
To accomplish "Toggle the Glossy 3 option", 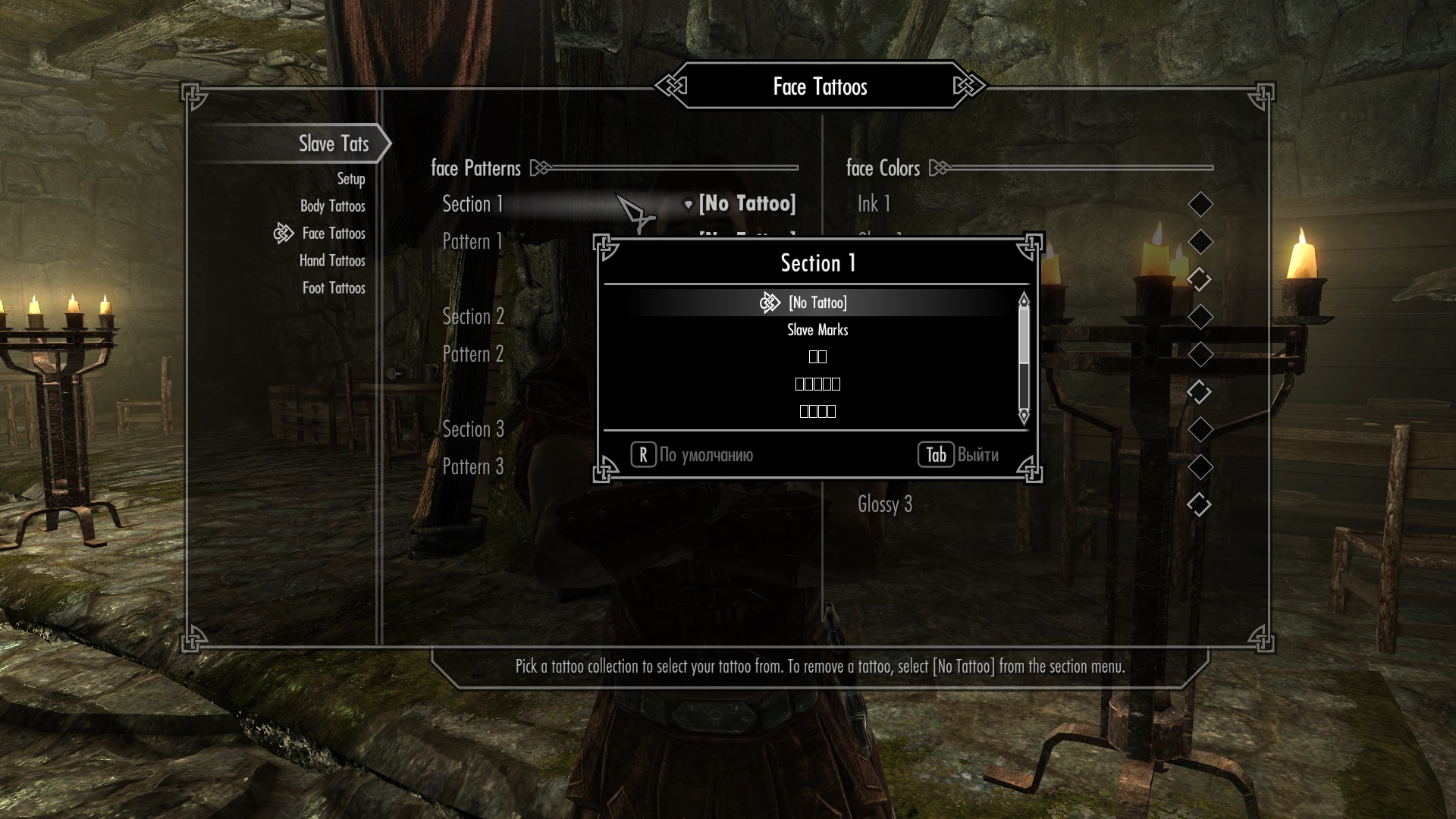I will (1199, 504).
